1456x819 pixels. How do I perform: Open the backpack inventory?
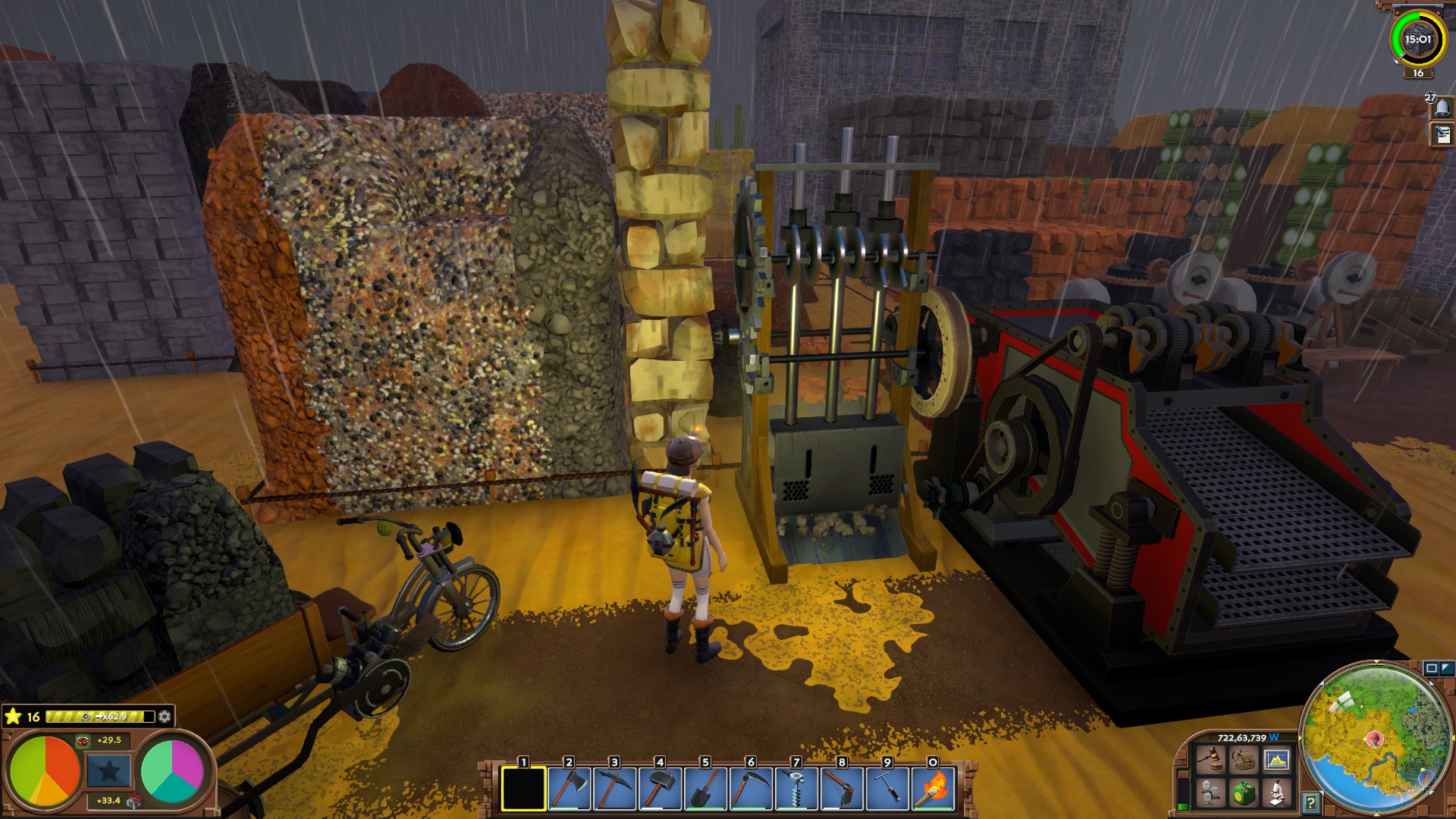(1244, 759)
